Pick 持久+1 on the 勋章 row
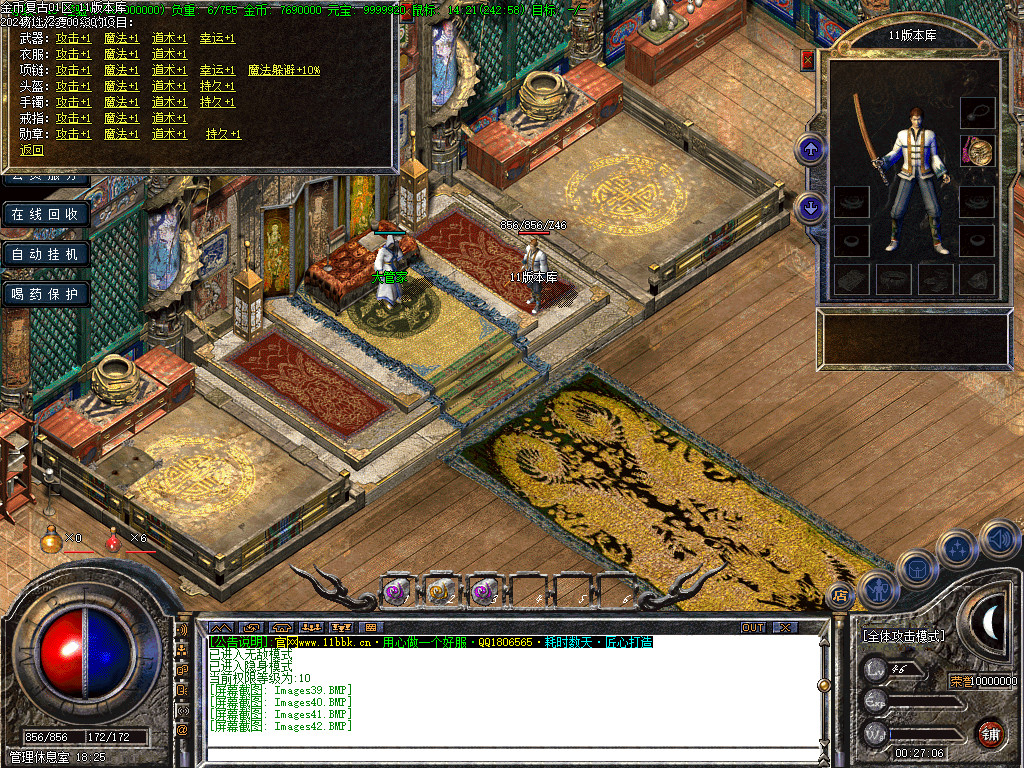 pos(223,134)
